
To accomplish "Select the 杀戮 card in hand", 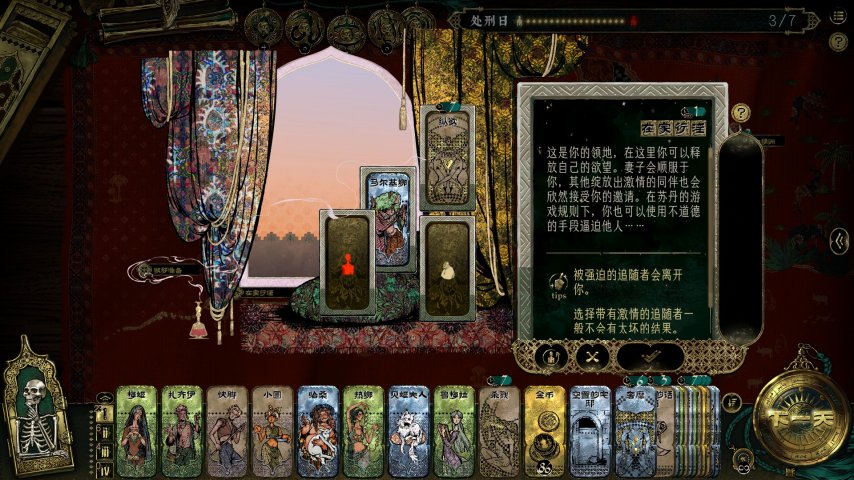I will click(499, 431).
